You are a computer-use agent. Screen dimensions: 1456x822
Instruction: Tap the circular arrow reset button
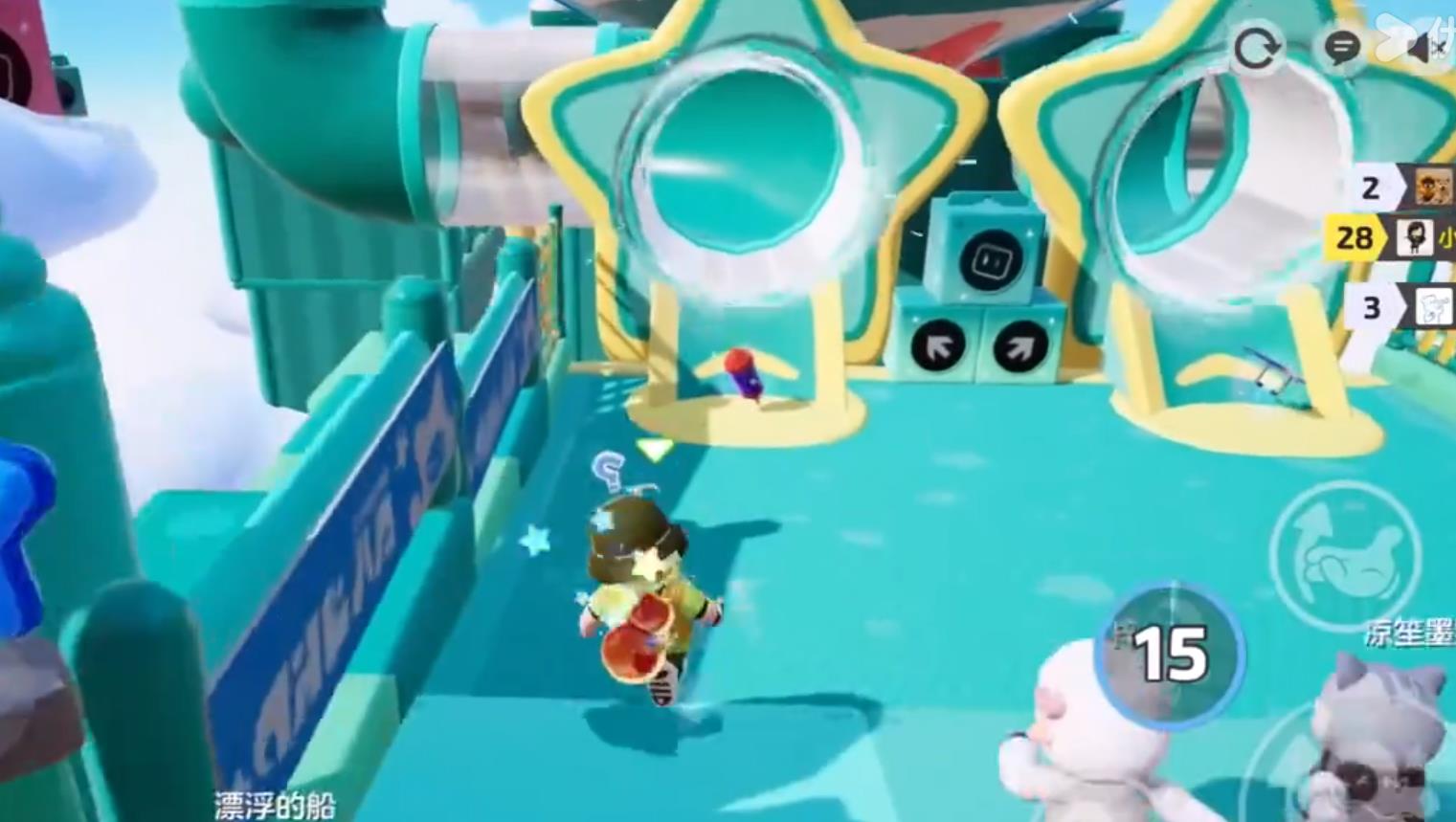pos(1256,47)
